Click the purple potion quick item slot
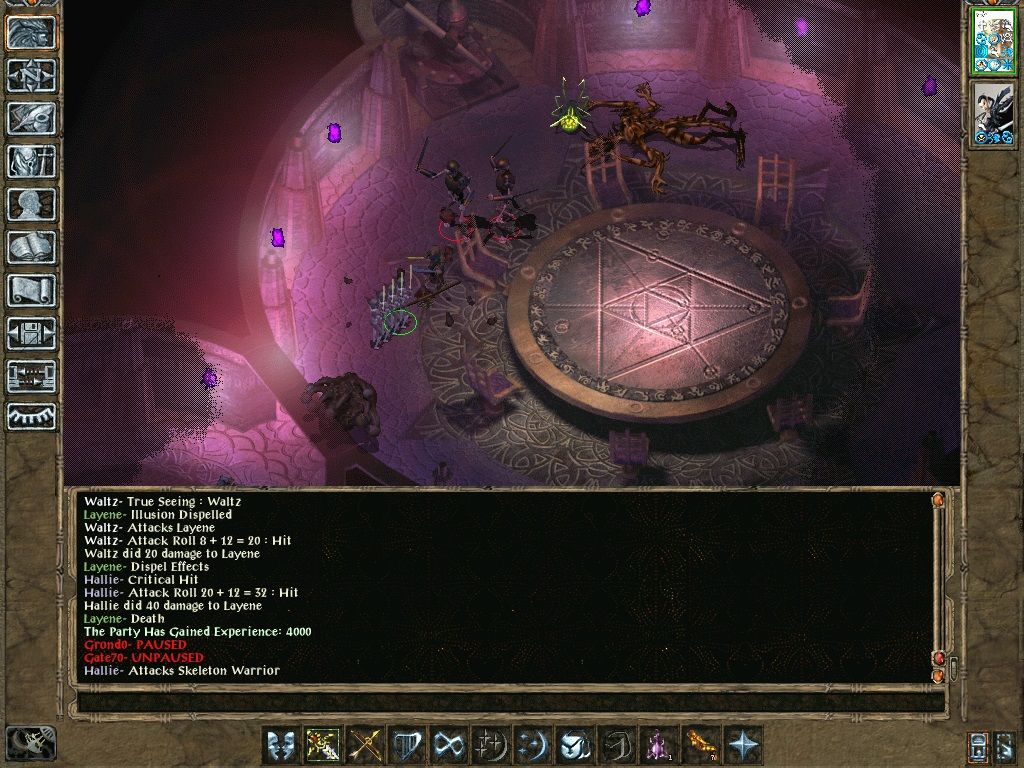This screenshot has width=1024, height=768. click(660, 746)
